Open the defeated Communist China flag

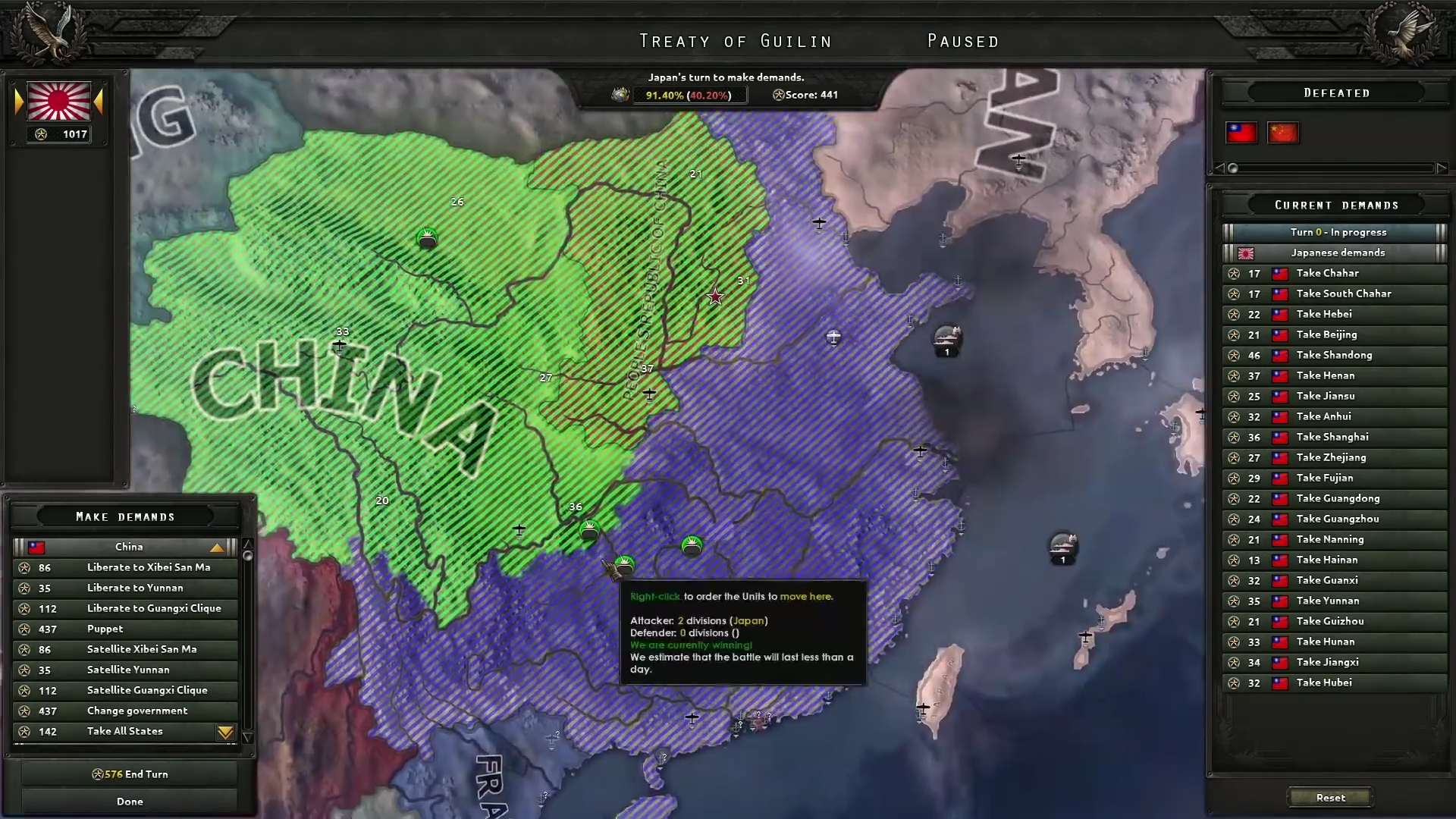click(1283, 133)
